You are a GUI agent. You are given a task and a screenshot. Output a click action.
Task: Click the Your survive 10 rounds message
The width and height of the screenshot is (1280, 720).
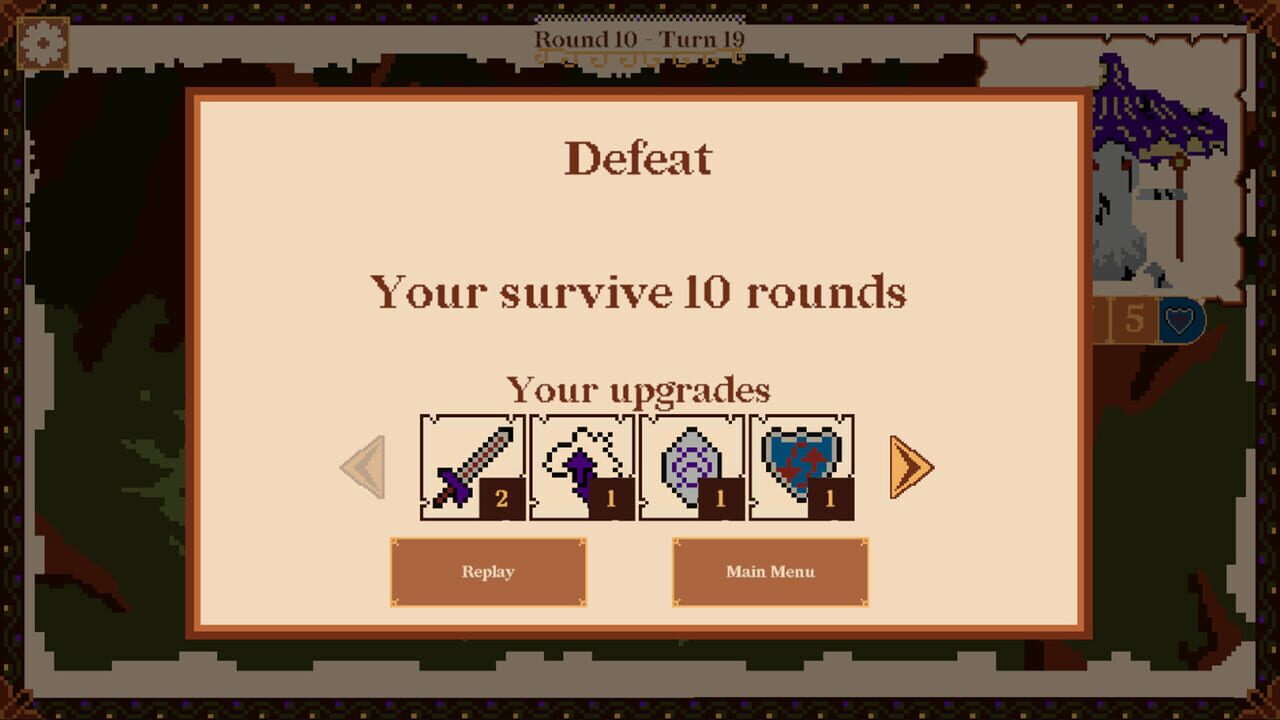pyautogui.click(x=640, y=292)
